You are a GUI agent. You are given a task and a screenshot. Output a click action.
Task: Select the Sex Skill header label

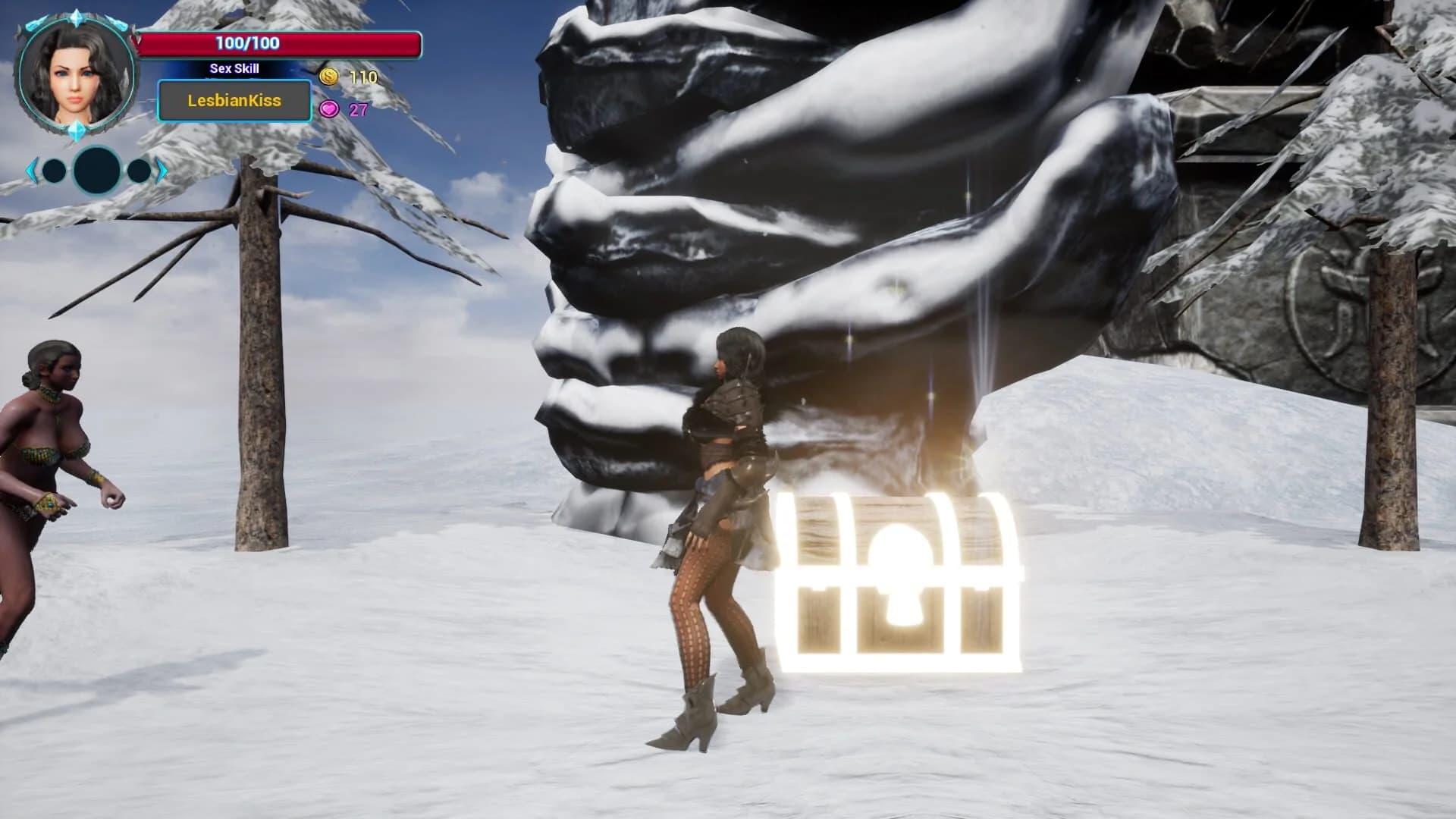pyautogui.click(x=234, y=69)
